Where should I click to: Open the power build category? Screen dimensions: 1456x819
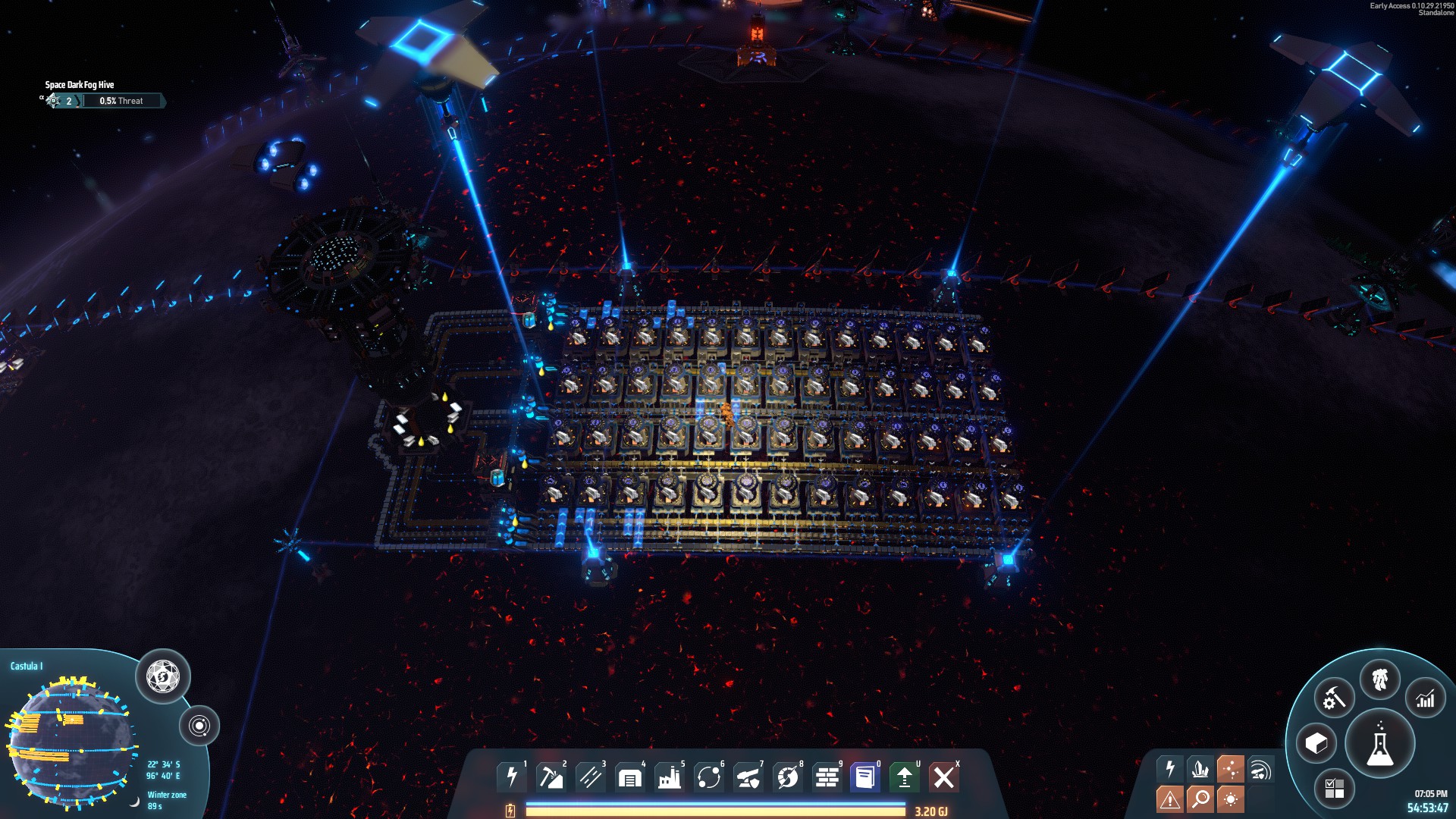click(x=512, y=777)
